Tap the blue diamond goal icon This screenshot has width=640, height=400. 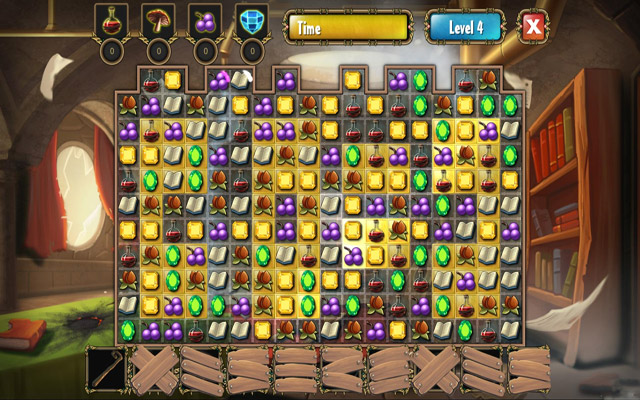(252, 20)
